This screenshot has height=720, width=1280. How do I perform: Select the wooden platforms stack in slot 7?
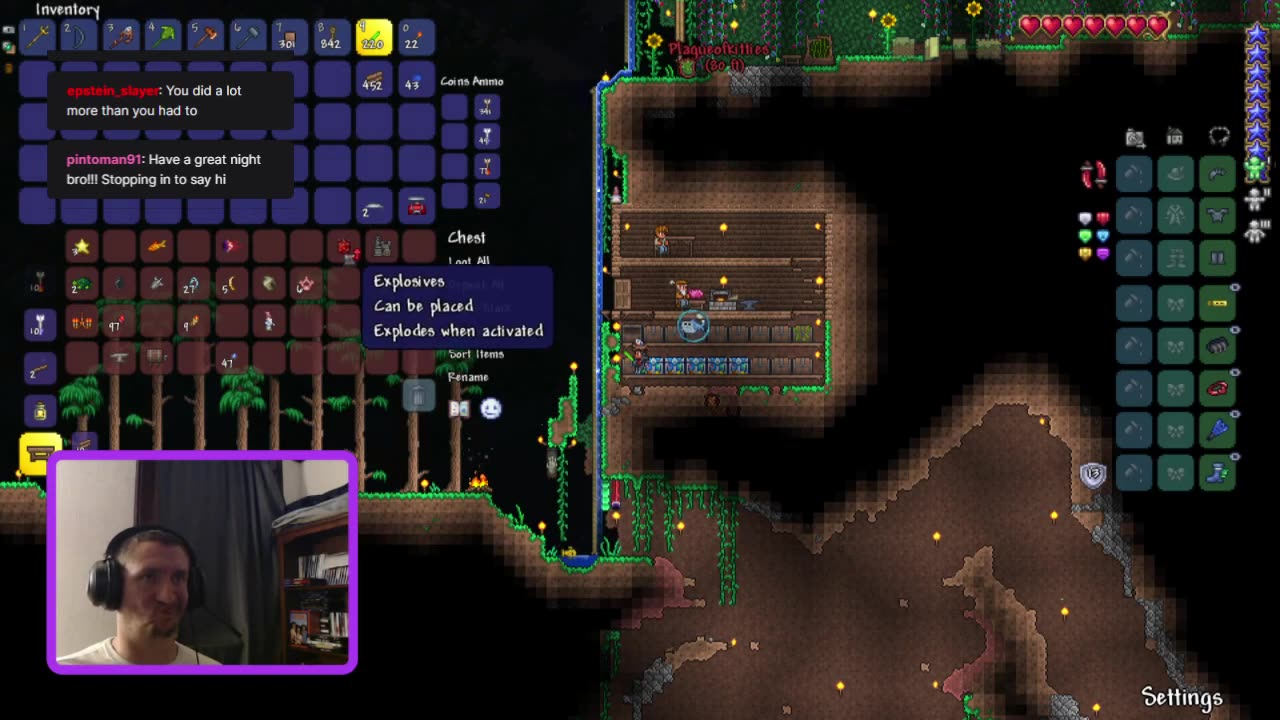point(289,36)
